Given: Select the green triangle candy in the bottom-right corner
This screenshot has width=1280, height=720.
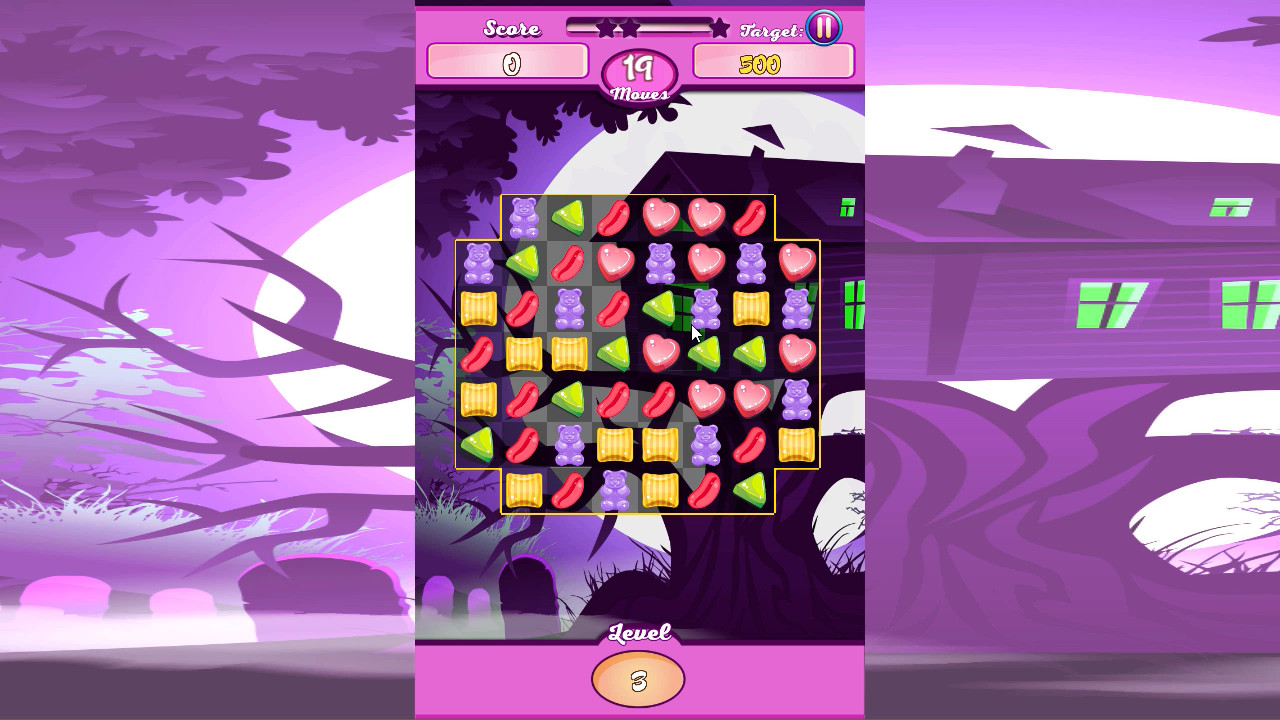Looking at the screenshot, I should (750, 487).
